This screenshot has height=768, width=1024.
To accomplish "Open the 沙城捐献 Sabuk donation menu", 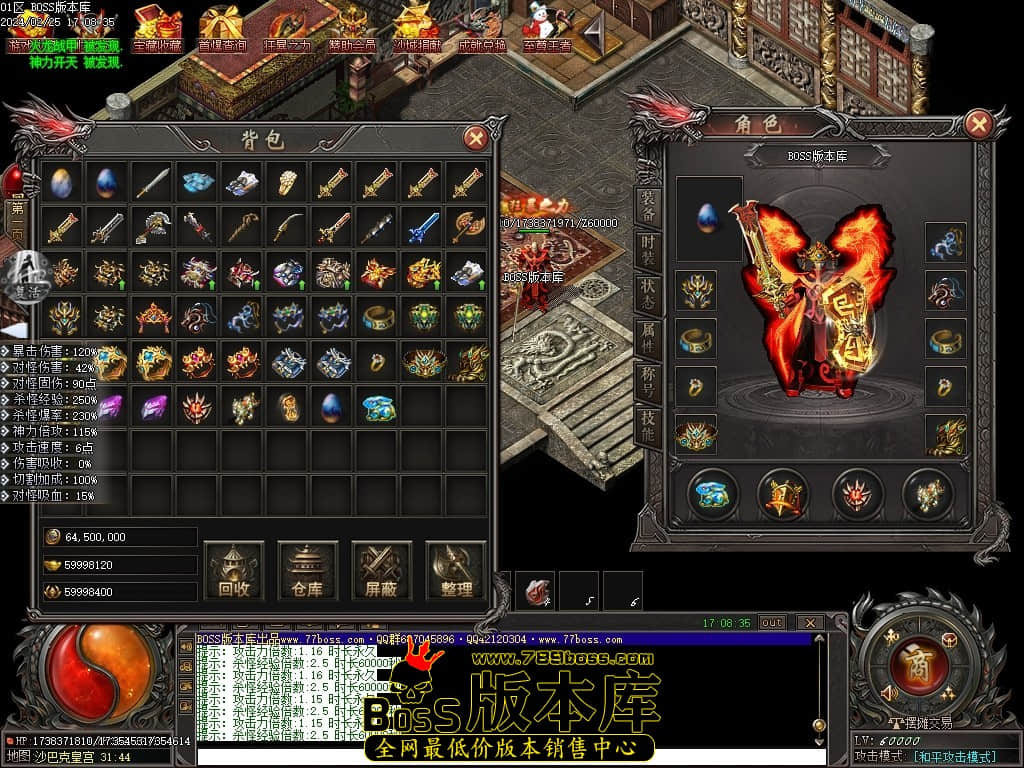I will pos(416,29).
